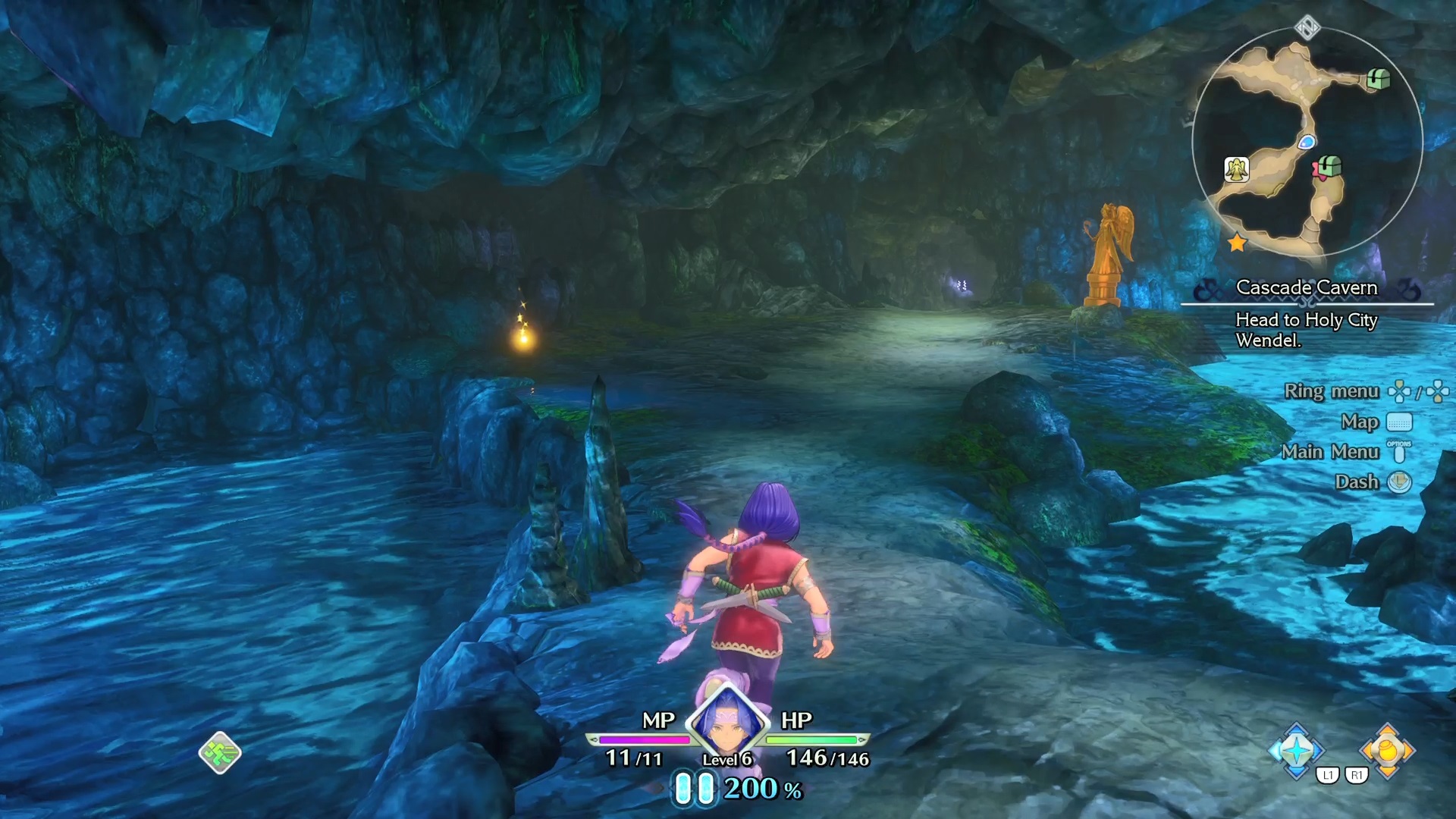The image size is (1456, 819).
Task: Select the orange star marker on the minimap
Action: [x=1237, y=243]
